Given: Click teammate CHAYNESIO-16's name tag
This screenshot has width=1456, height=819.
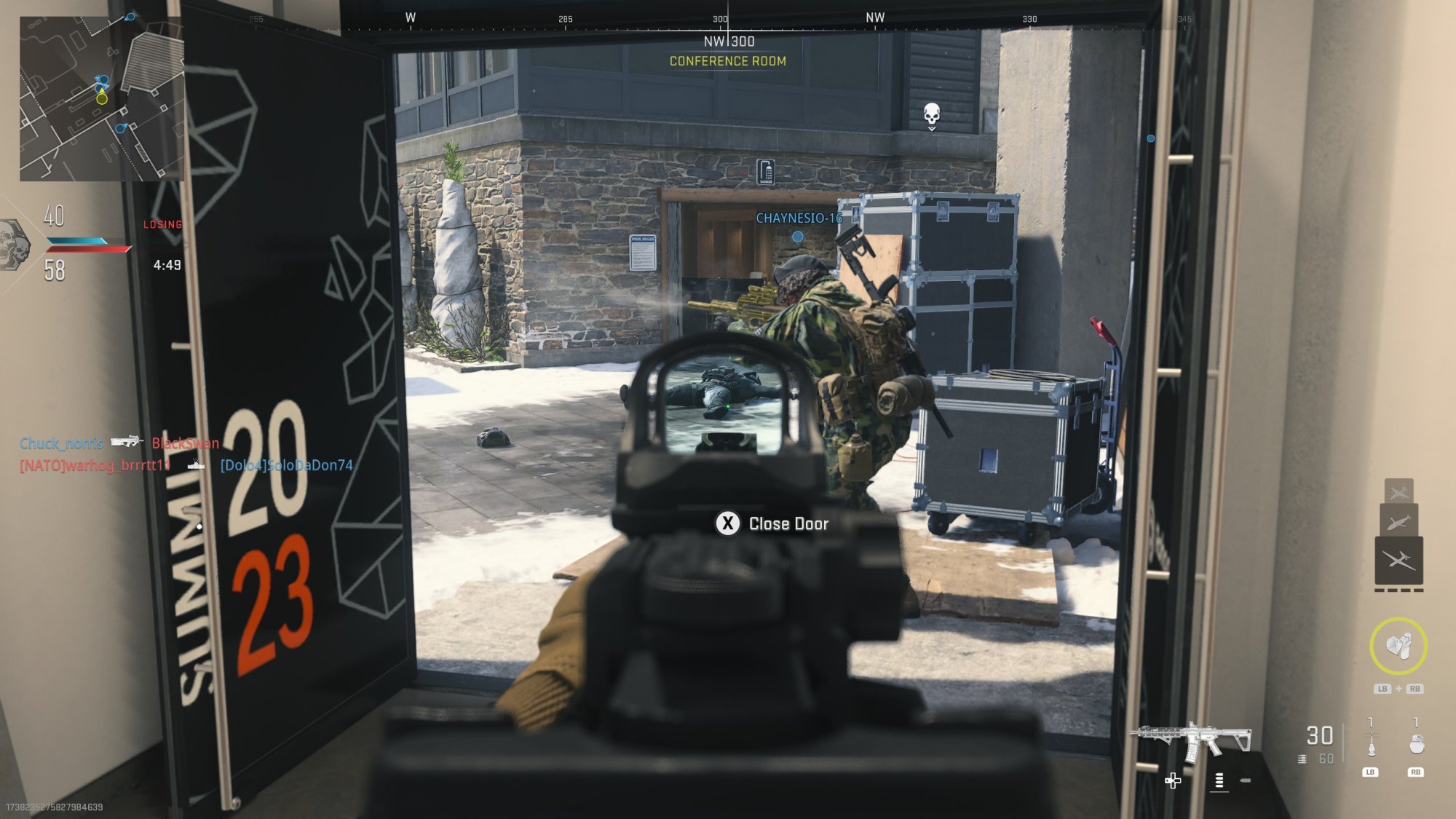Looking at the screenshot, I should (798, 218).
